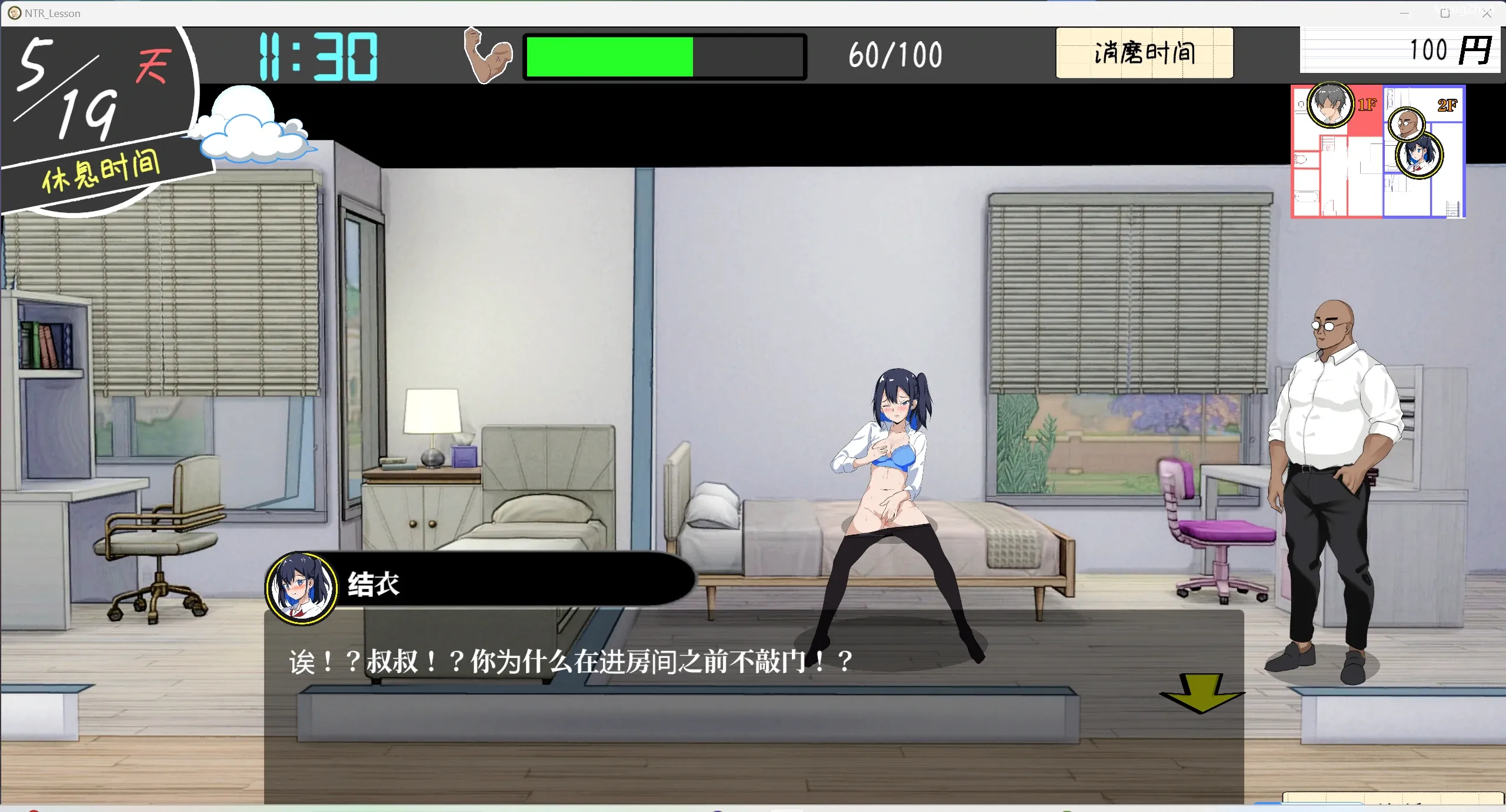Choose the bald man portrait on minimap
The height and width of the screenshot is (812, 1506).
point(1406,123)
